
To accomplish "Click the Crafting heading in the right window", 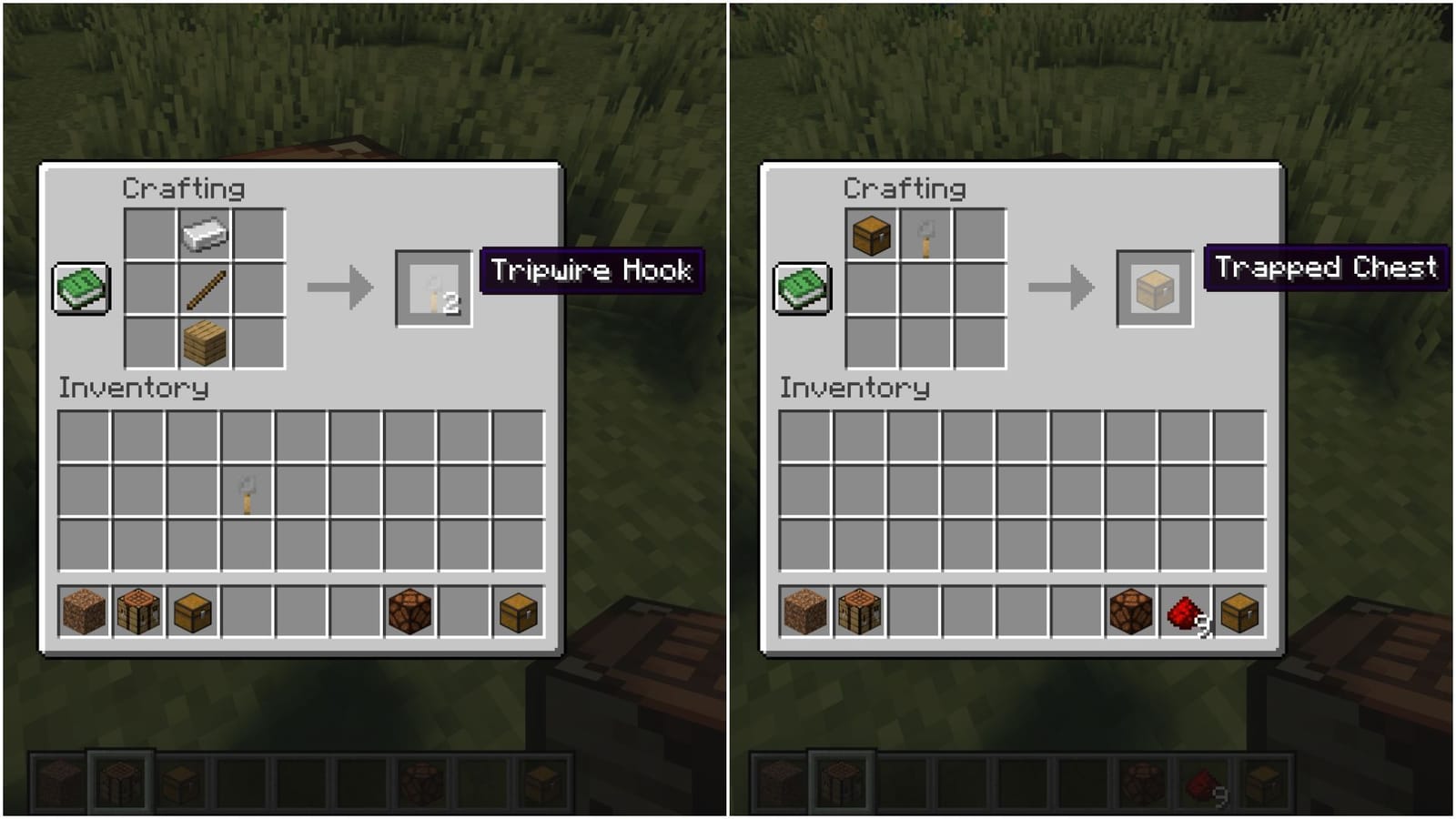I will pos(904,189).
